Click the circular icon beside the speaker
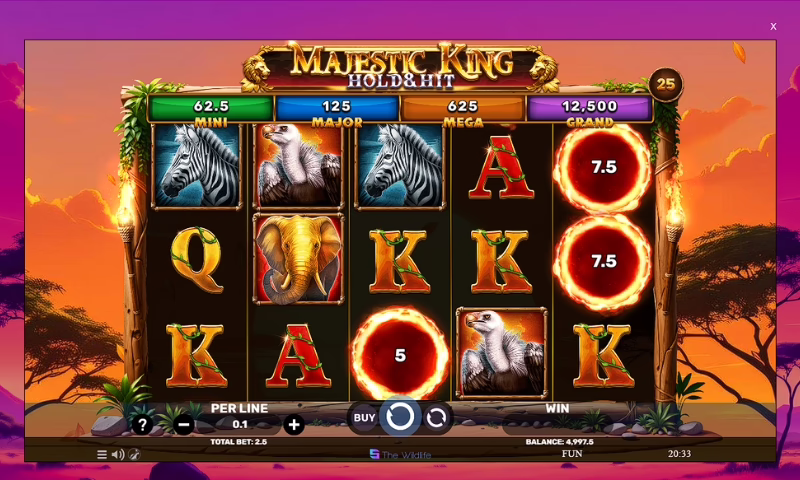The image size is (800, 480). (134, 454)
